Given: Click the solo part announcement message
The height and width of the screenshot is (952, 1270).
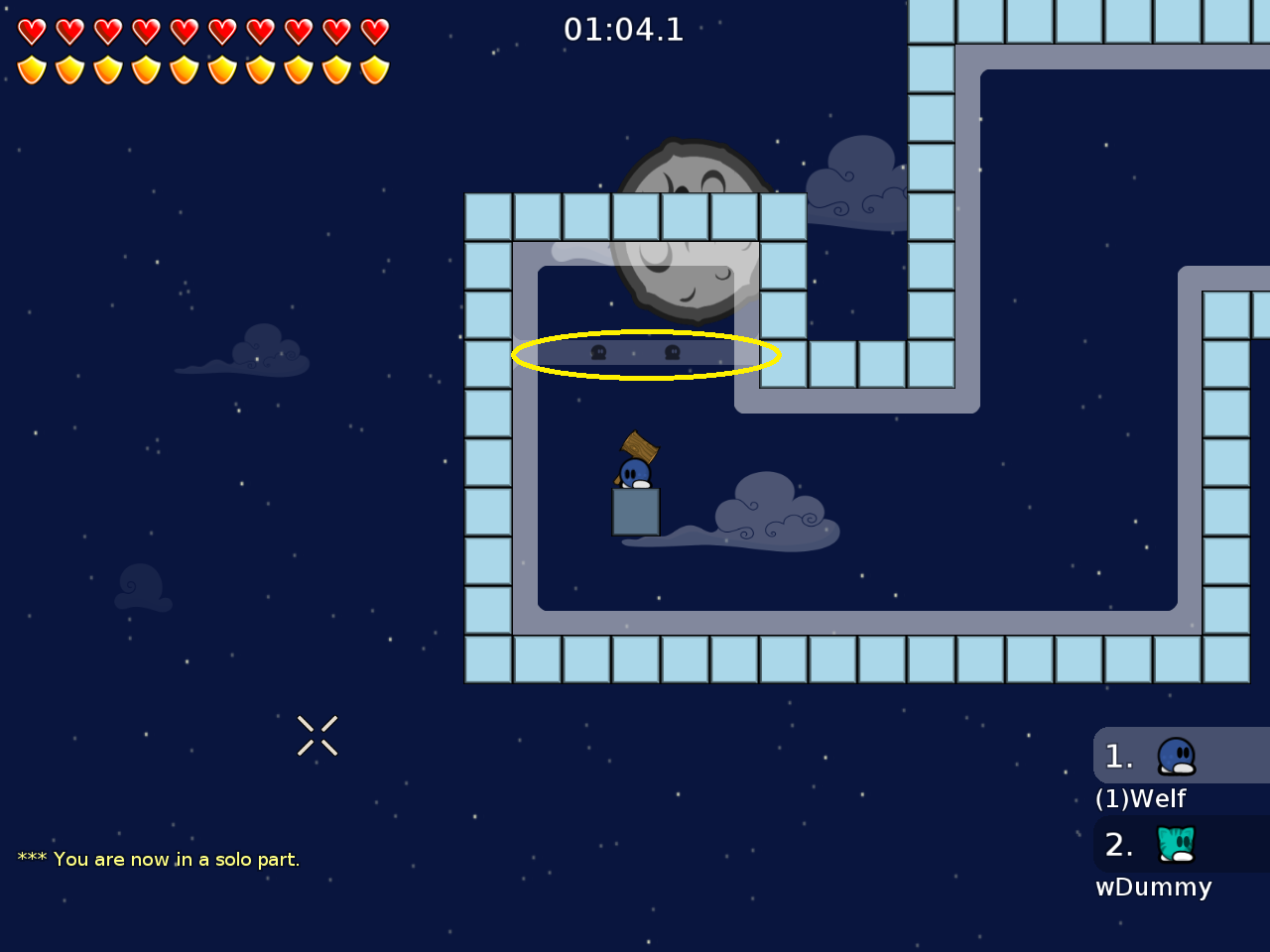Looking at the screenshot, I should coord(157,859).
